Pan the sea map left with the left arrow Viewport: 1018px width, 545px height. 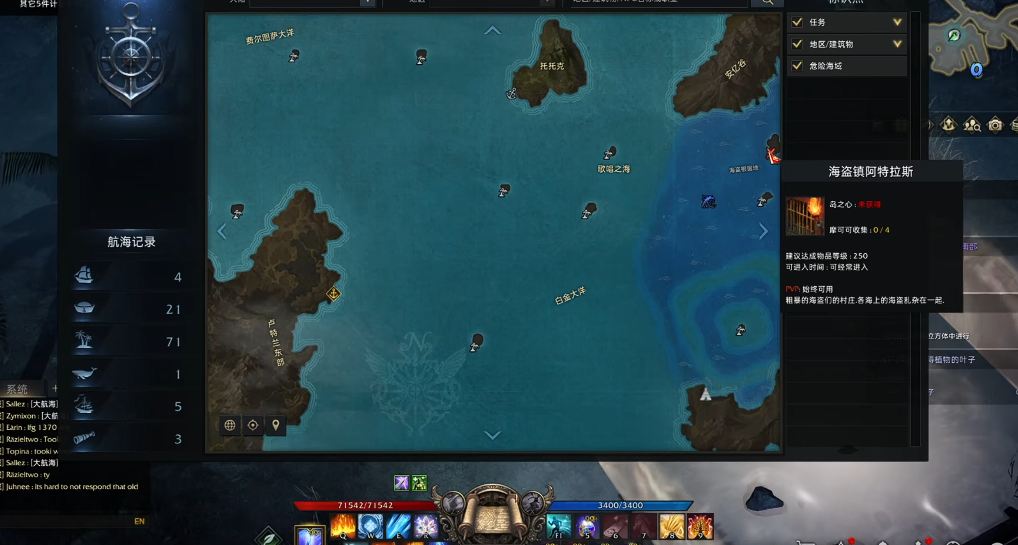(222, 231)
